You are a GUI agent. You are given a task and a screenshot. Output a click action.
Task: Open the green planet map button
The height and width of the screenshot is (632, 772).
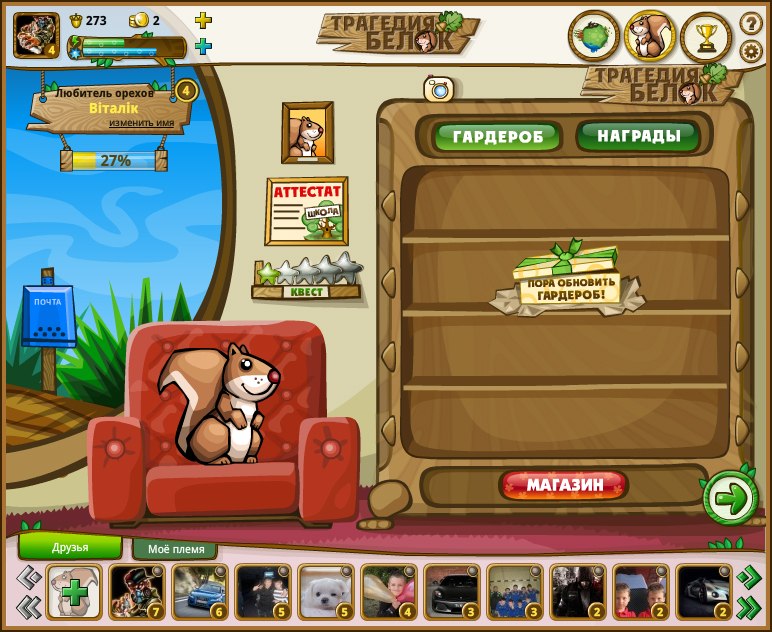(x=594, y=37)
